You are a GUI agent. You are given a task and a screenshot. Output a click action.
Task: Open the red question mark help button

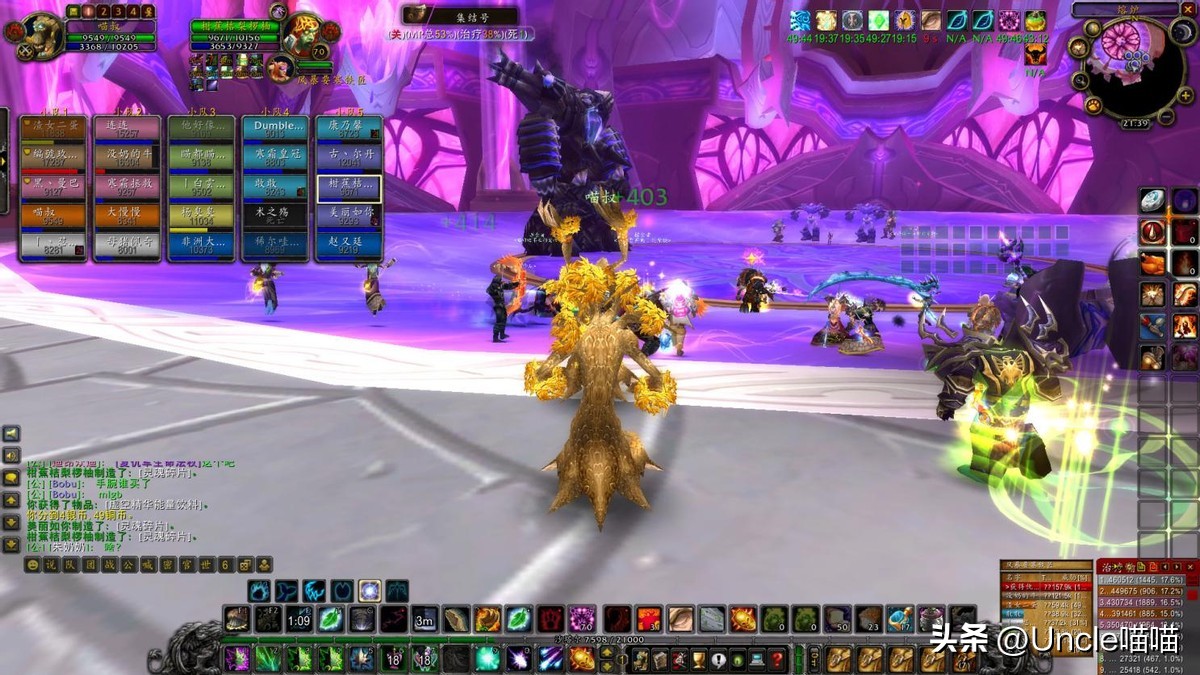[776, 659]
